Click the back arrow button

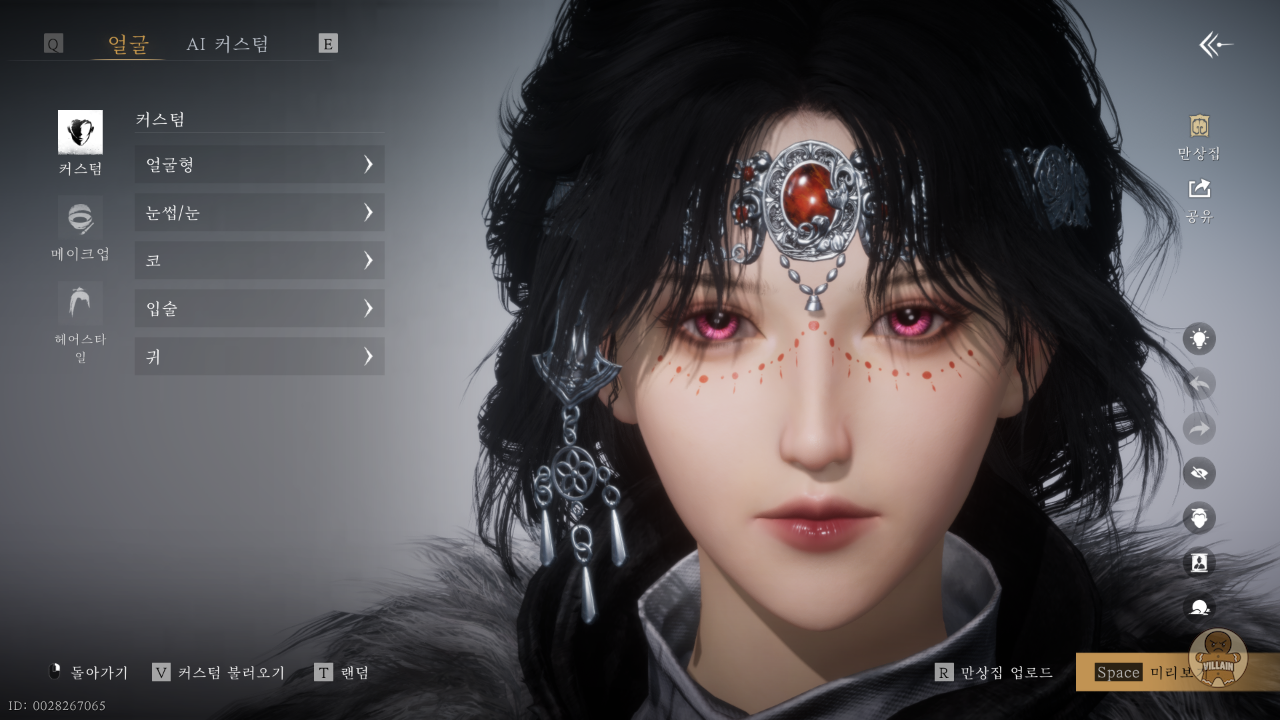click(x=1216, y=45)
